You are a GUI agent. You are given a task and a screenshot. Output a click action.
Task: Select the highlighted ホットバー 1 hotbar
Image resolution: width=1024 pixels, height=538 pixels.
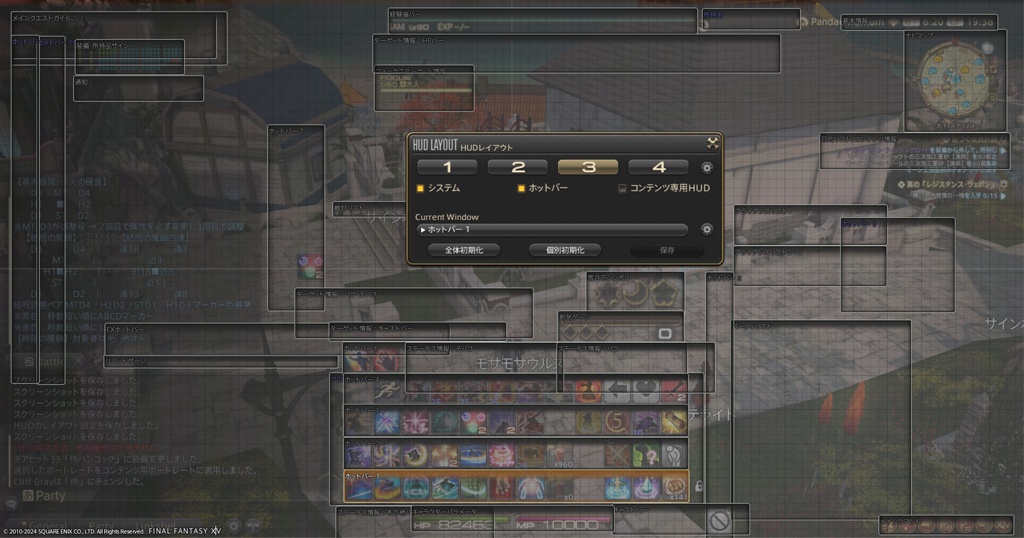click(x=516, y=485)
